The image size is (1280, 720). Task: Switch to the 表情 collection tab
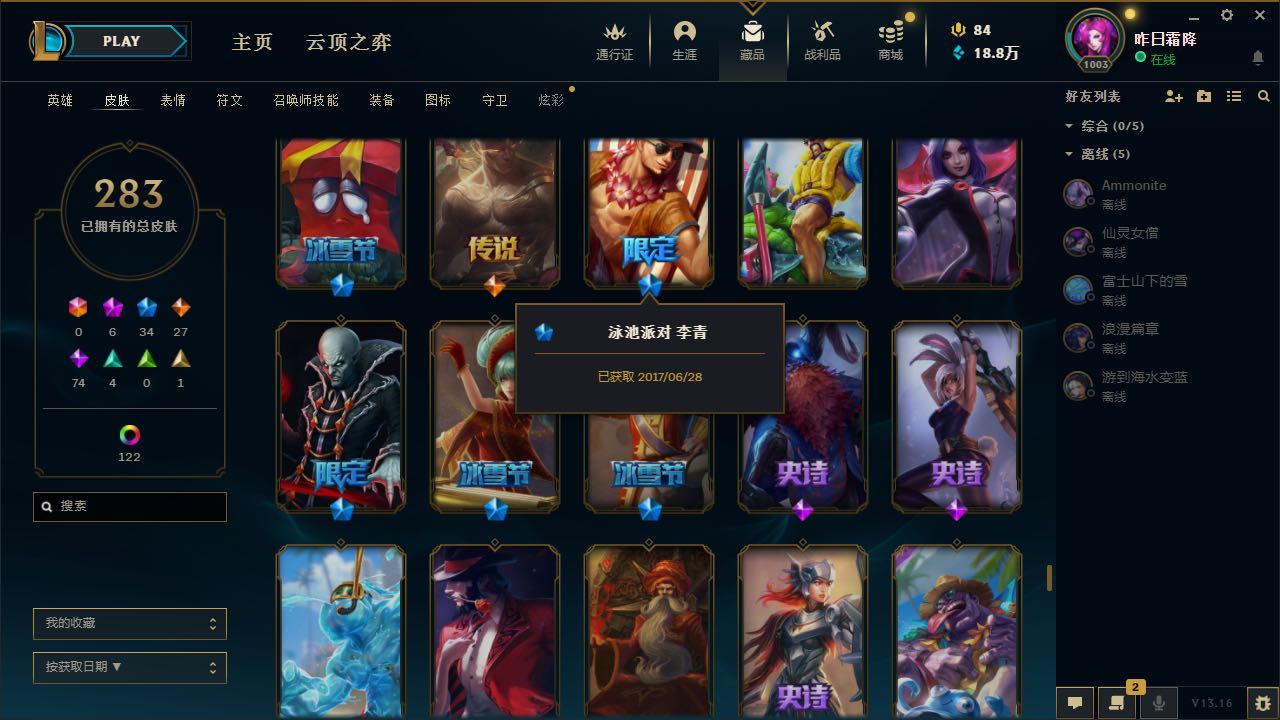click(172, 100)
